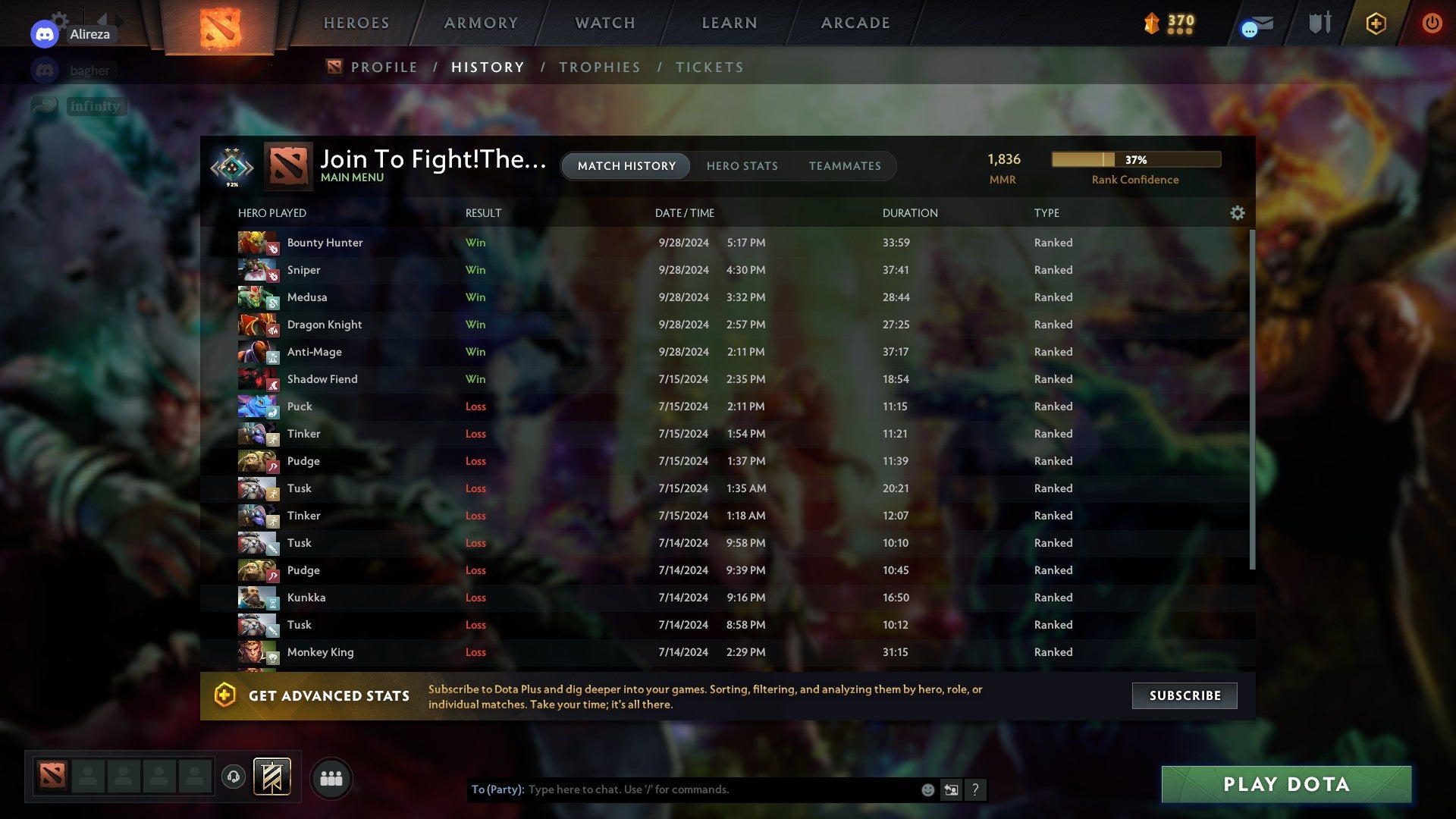This screenshot has height=819, width=1456.
Task: Switch to the HERO STATS tab
Action: (742, 165)
